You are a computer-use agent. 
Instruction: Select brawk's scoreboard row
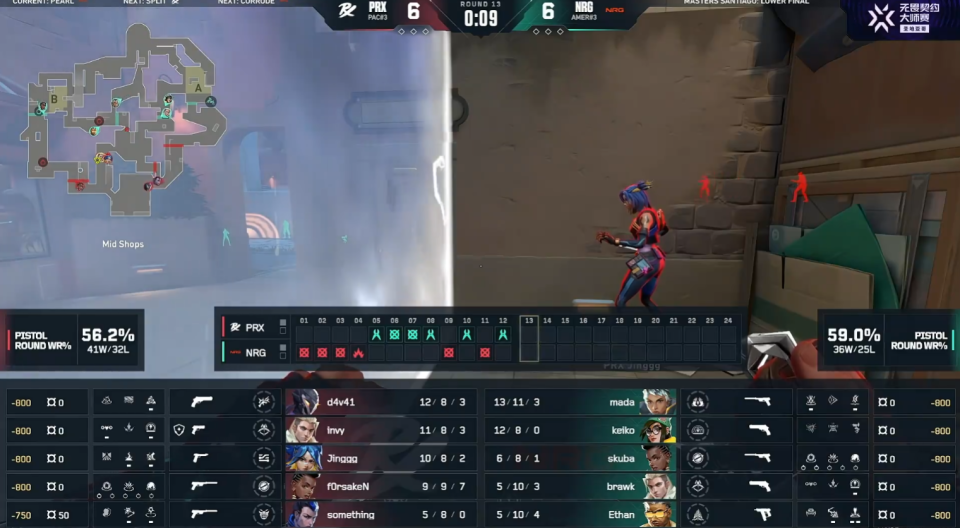(x=580, y=486)
